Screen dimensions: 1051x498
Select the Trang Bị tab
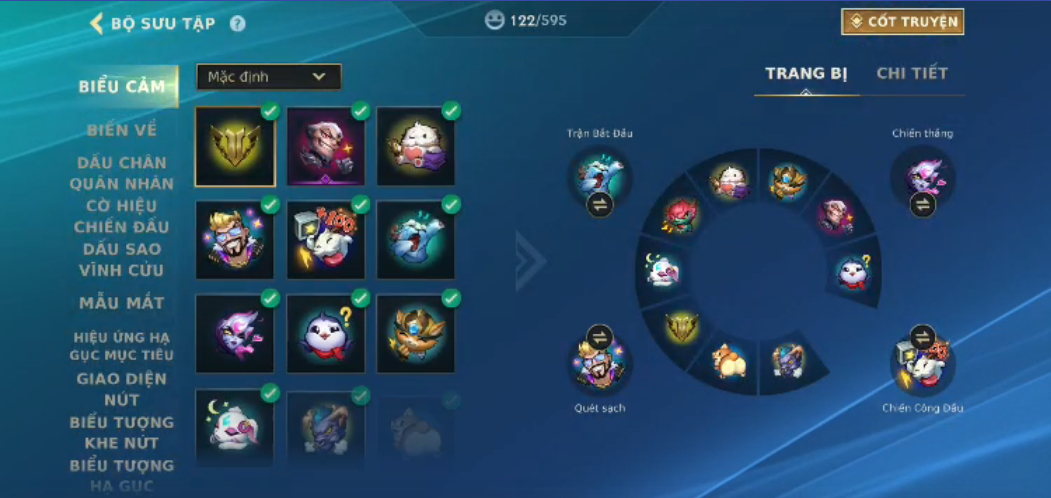pyautogui.click(x=806, y=73)
